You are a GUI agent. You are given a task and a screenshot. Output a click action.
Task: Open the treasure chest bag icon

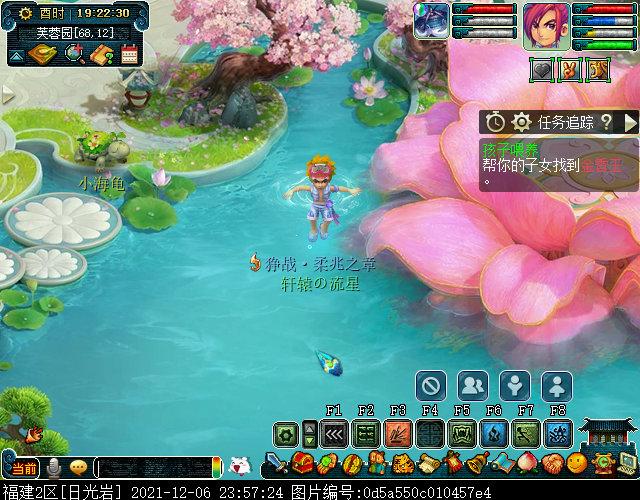(305, 464)
